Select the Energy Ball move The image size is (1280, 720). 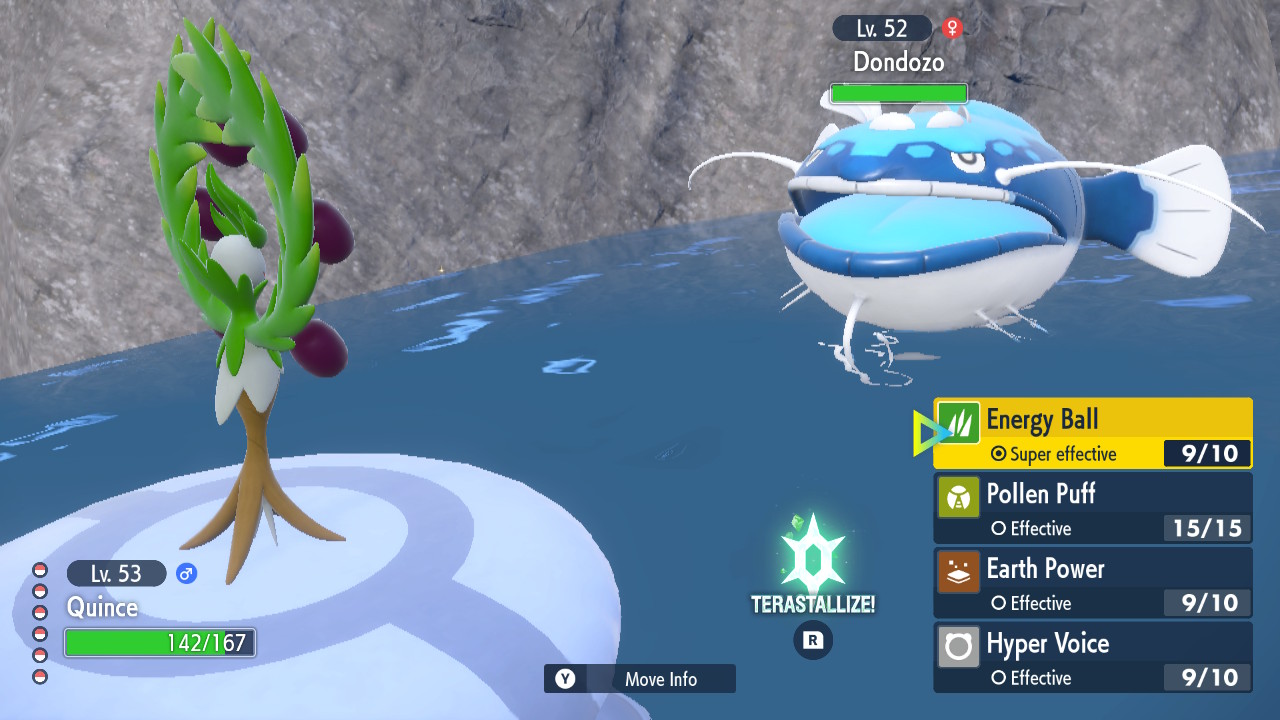(1092, 433)
